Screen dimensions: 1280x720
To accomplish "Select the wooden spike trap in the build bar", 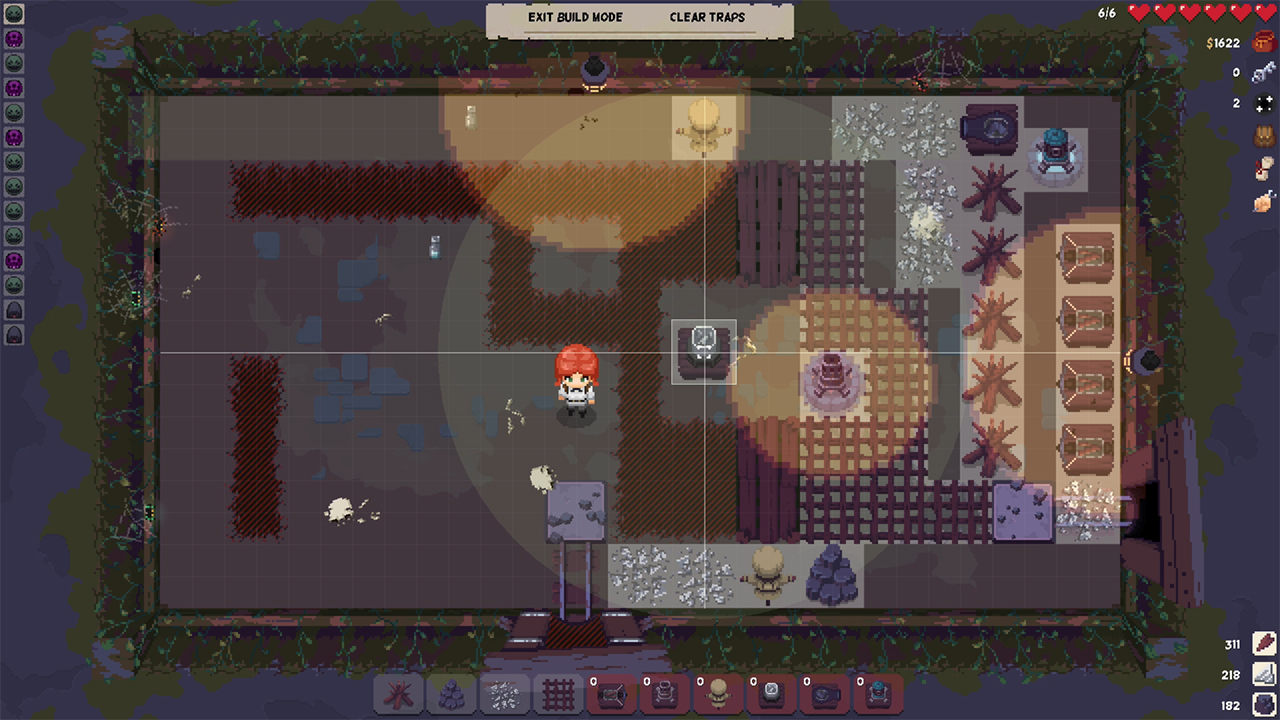I will [398, 695].
